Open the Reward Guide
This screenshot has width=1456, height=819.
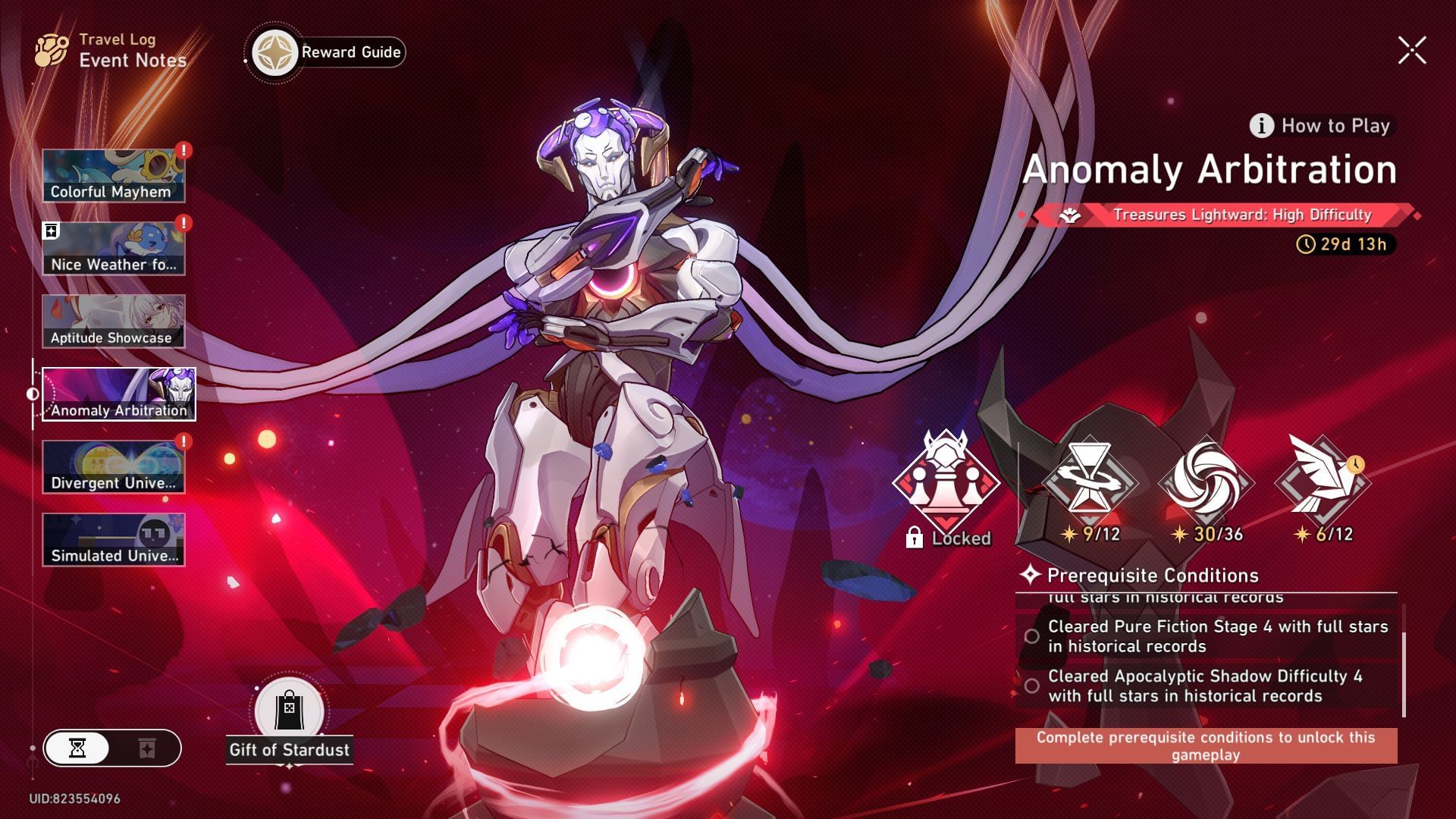329,52
